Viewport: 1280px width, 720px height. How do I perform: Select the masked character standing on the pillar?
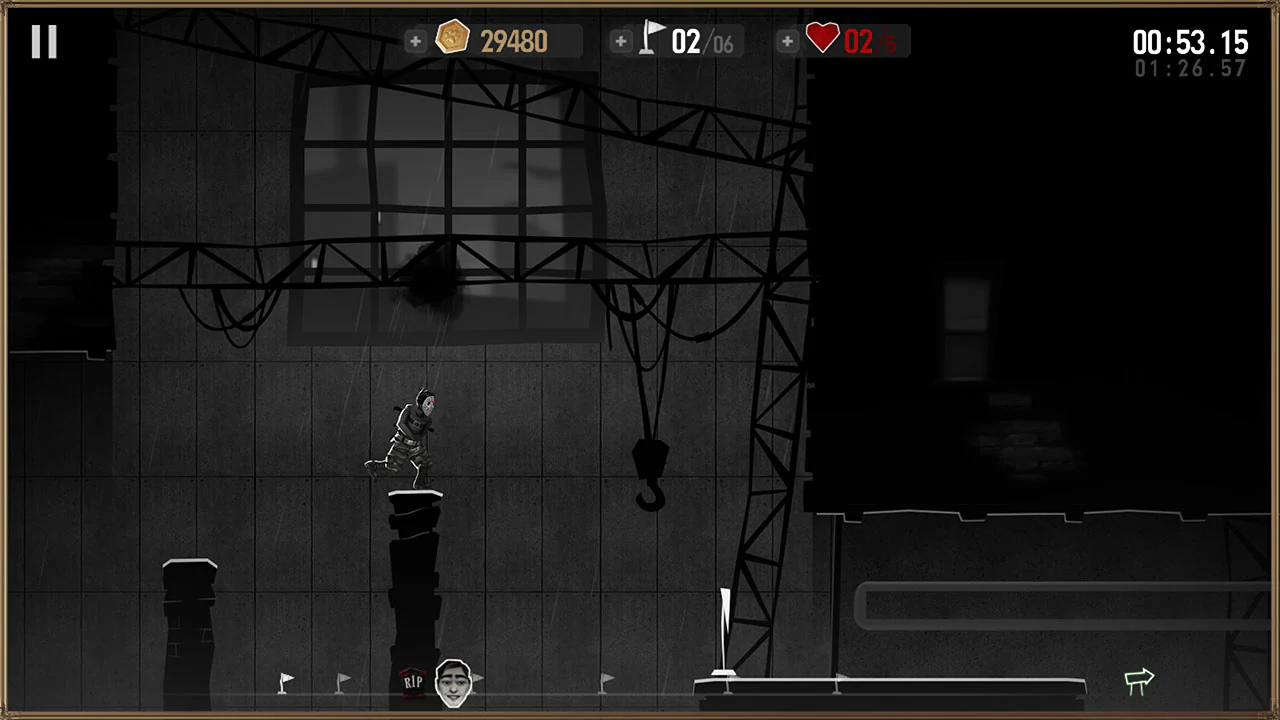click(x=412, y=435)
